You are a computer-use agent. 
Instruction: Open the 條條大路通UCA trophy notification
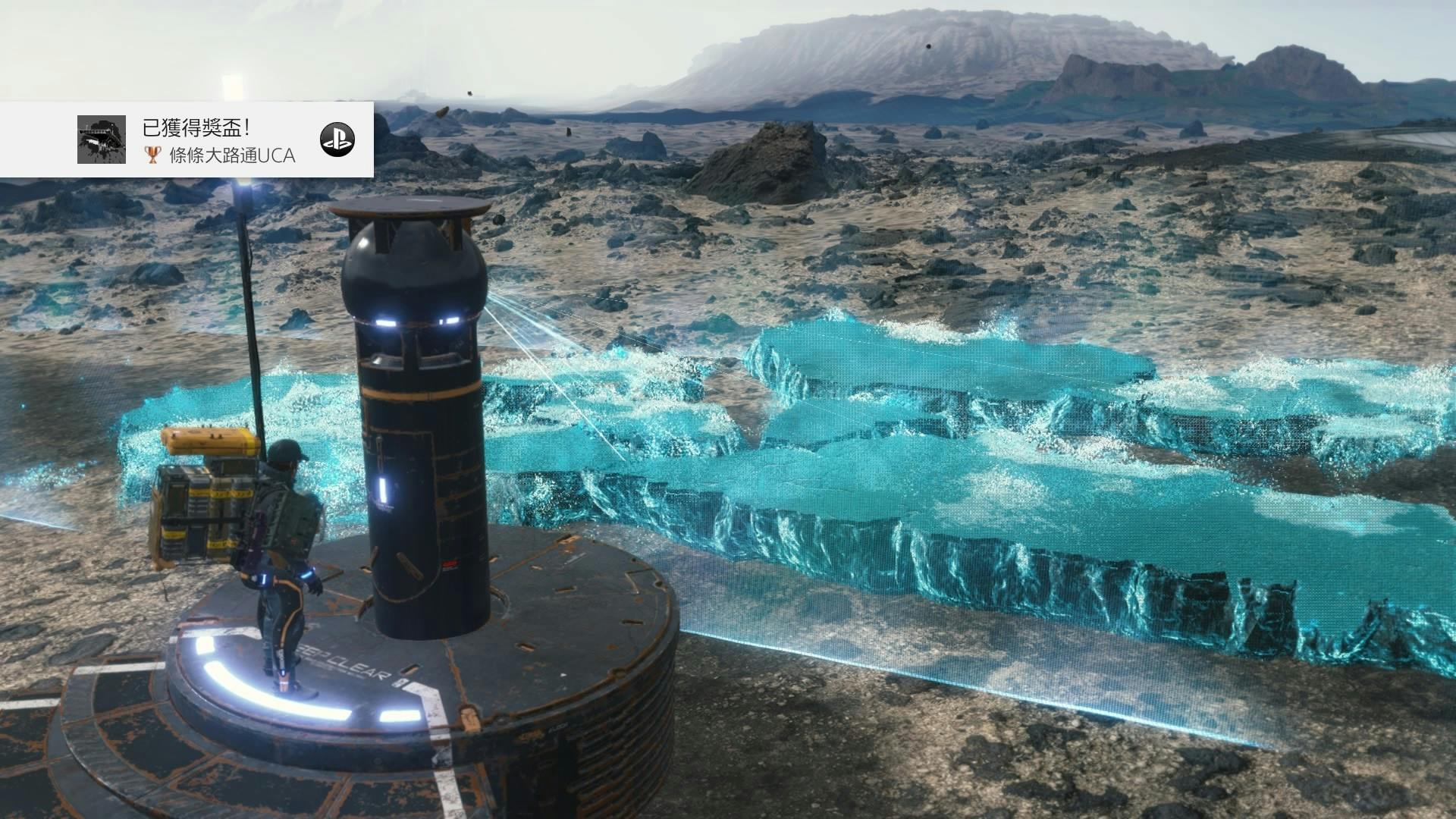coord(220,141)
